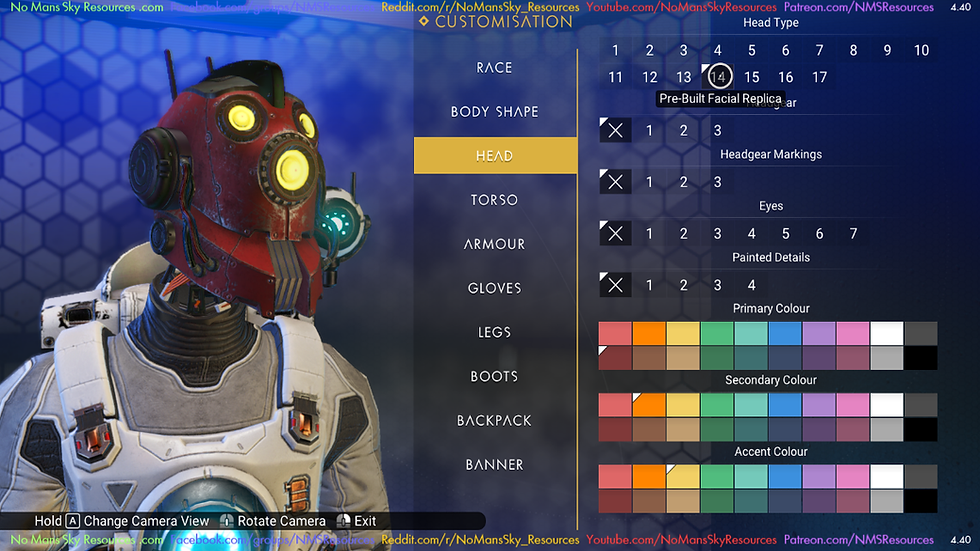Choose Eyes option 7
This screenshot has height=551, width=980.
coord(853,233)
